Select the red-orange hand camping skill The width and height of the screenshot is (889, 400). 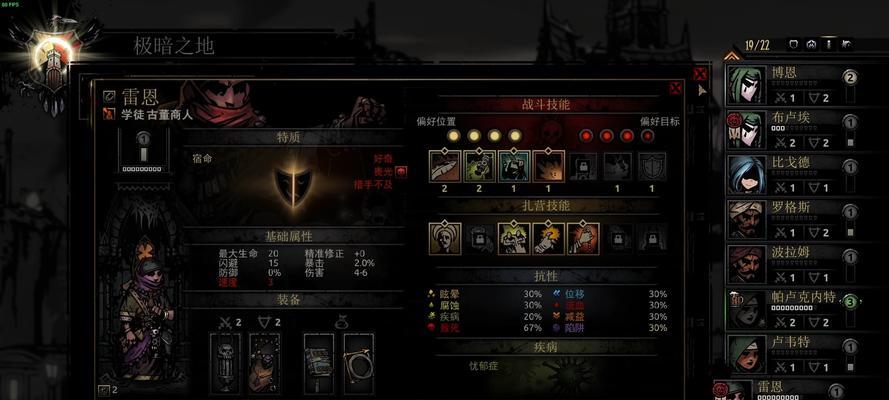(x=583, y=238)
